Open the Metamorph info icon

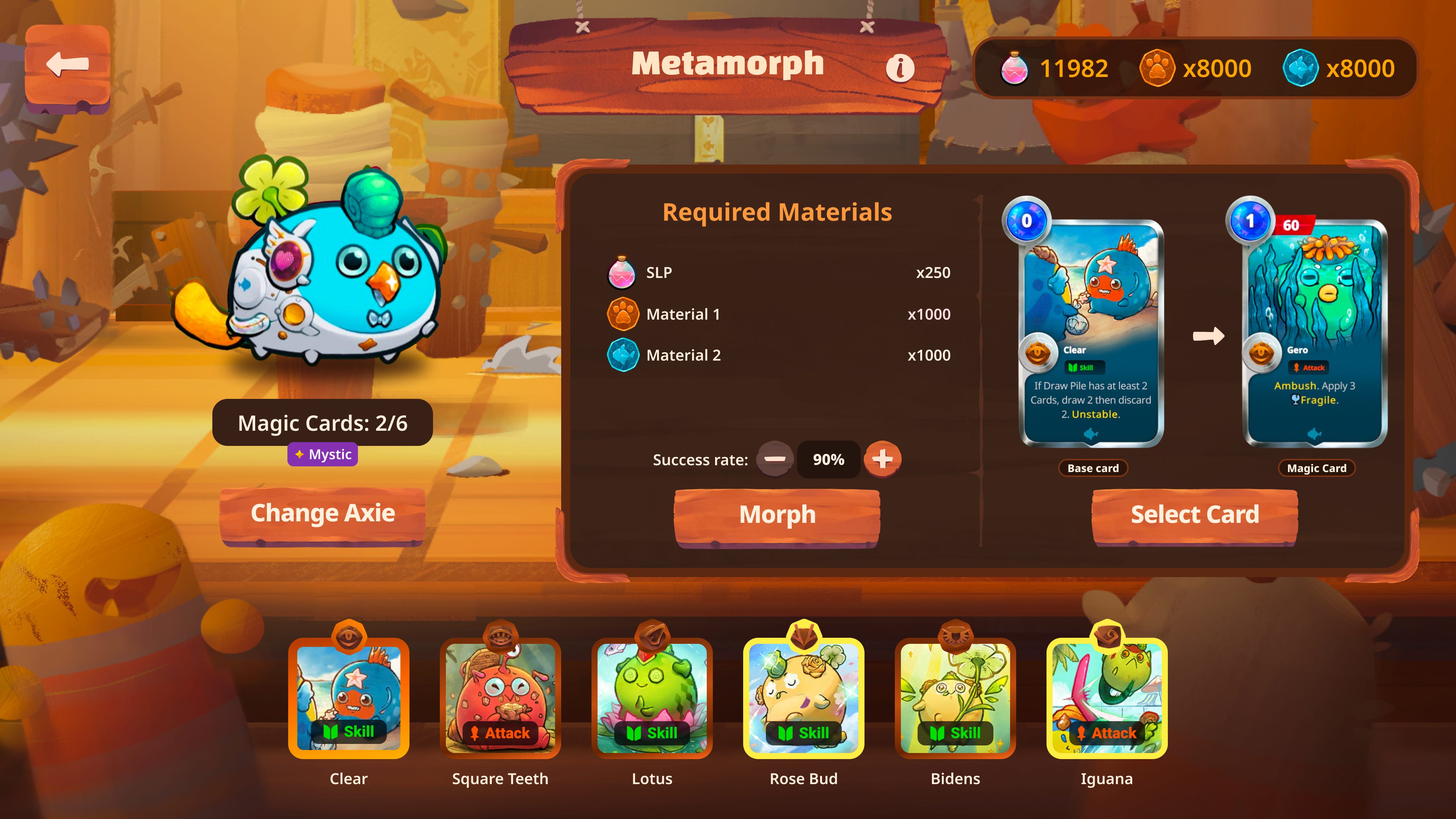(x=900, y=68)
